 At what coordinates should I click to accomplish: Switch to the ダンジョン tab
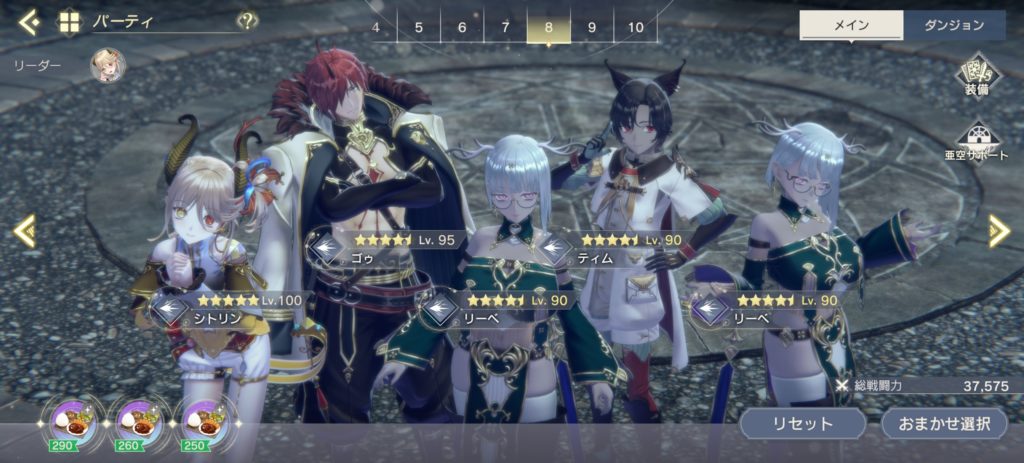pos(954,26)
